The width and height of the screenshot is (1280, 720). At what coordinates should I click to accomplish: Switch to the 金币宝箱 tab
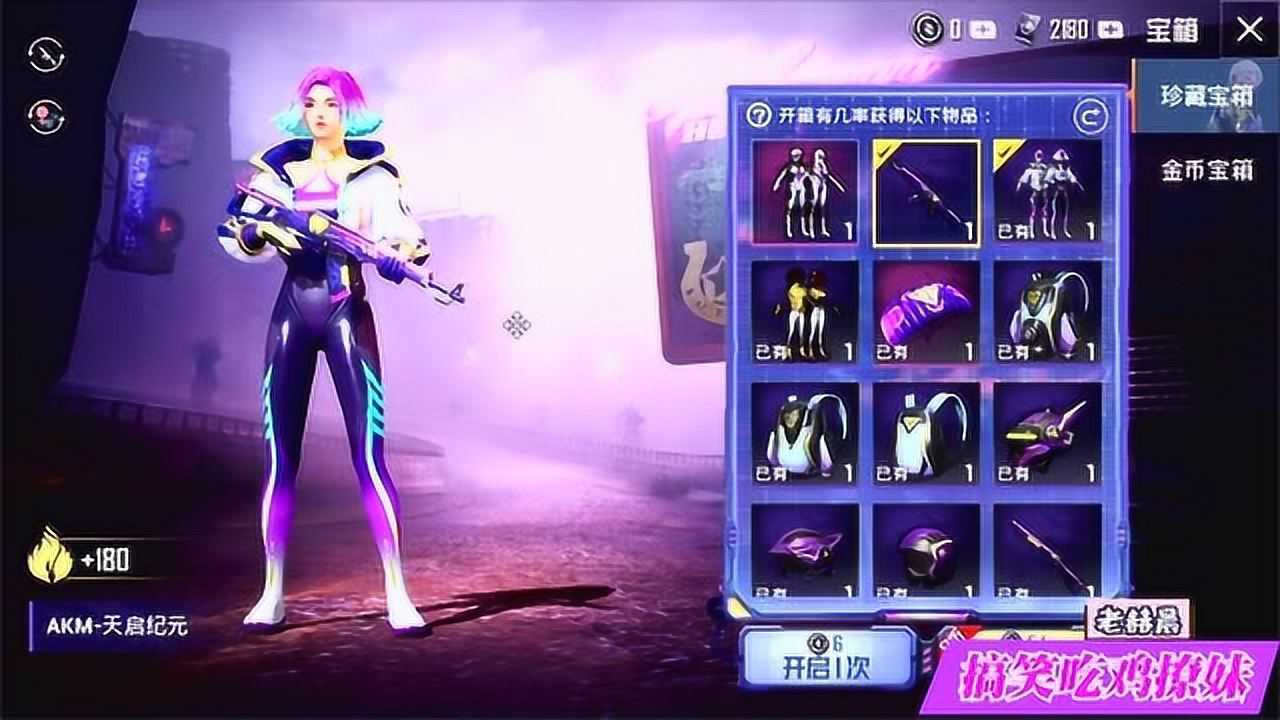click(1206, 171)
